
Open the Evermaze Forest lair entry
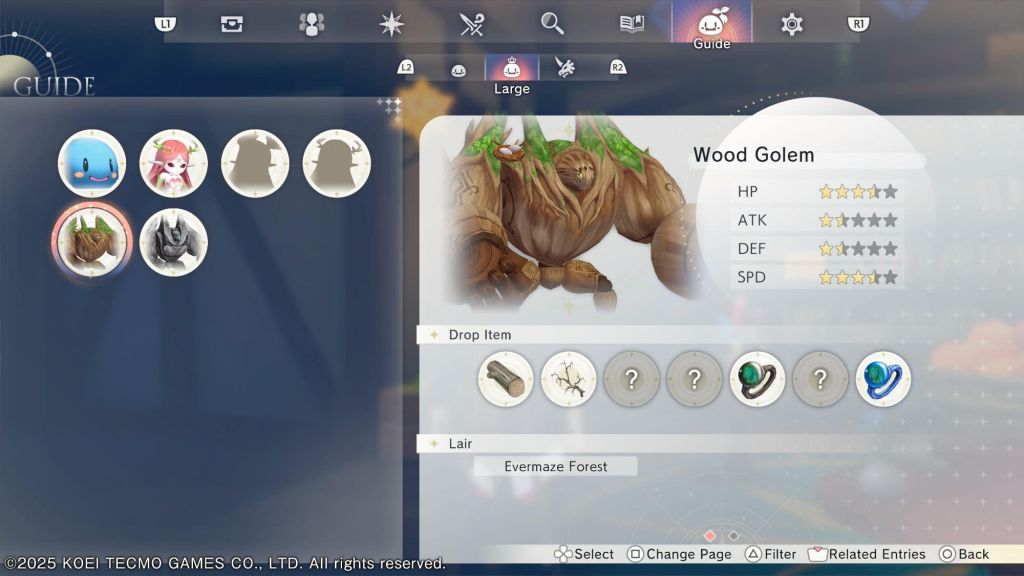click(x=555, y=466)
